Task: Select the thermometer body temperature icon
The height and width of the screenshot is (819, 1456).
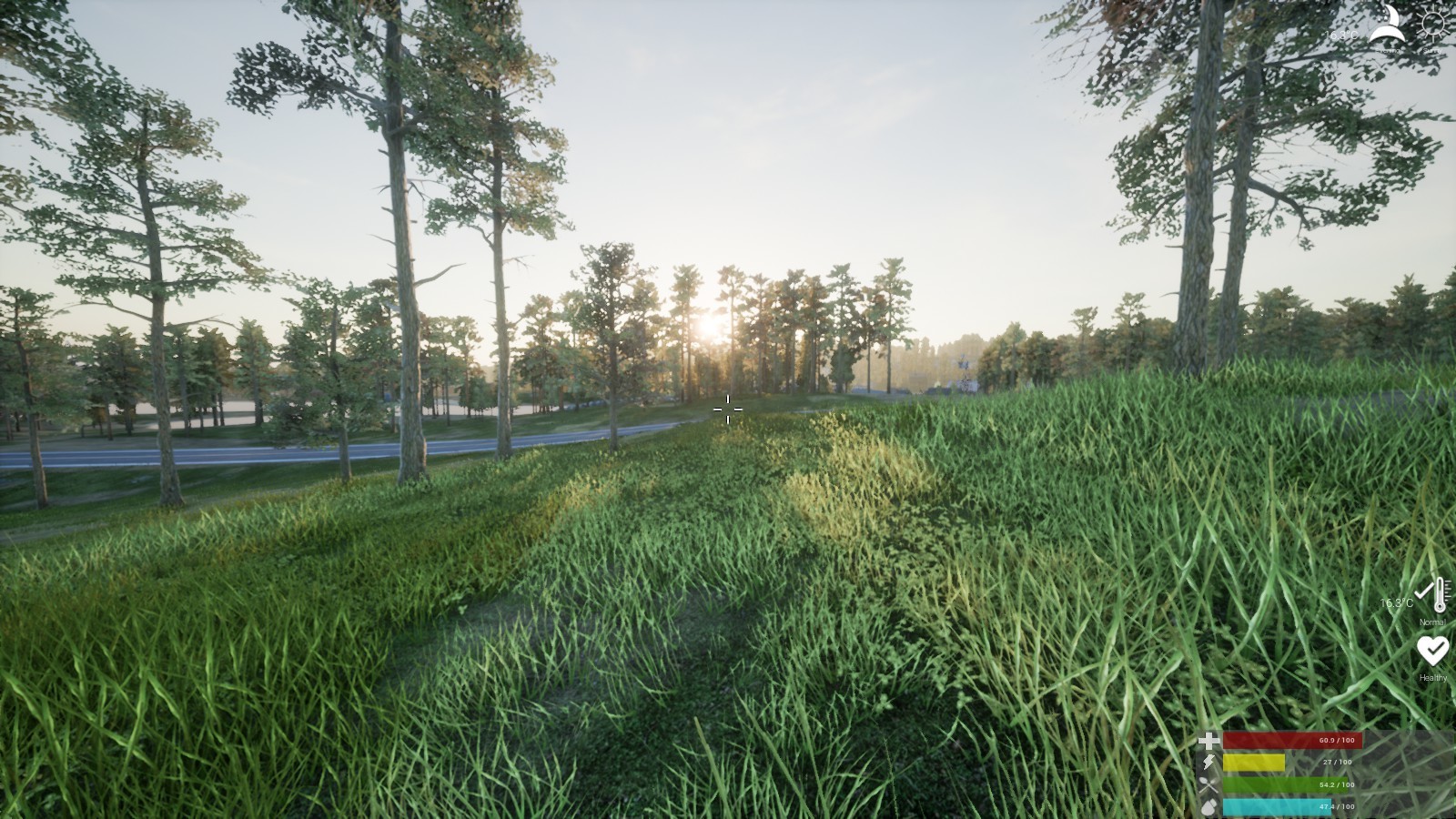Action: click(x=1440, y=594)
